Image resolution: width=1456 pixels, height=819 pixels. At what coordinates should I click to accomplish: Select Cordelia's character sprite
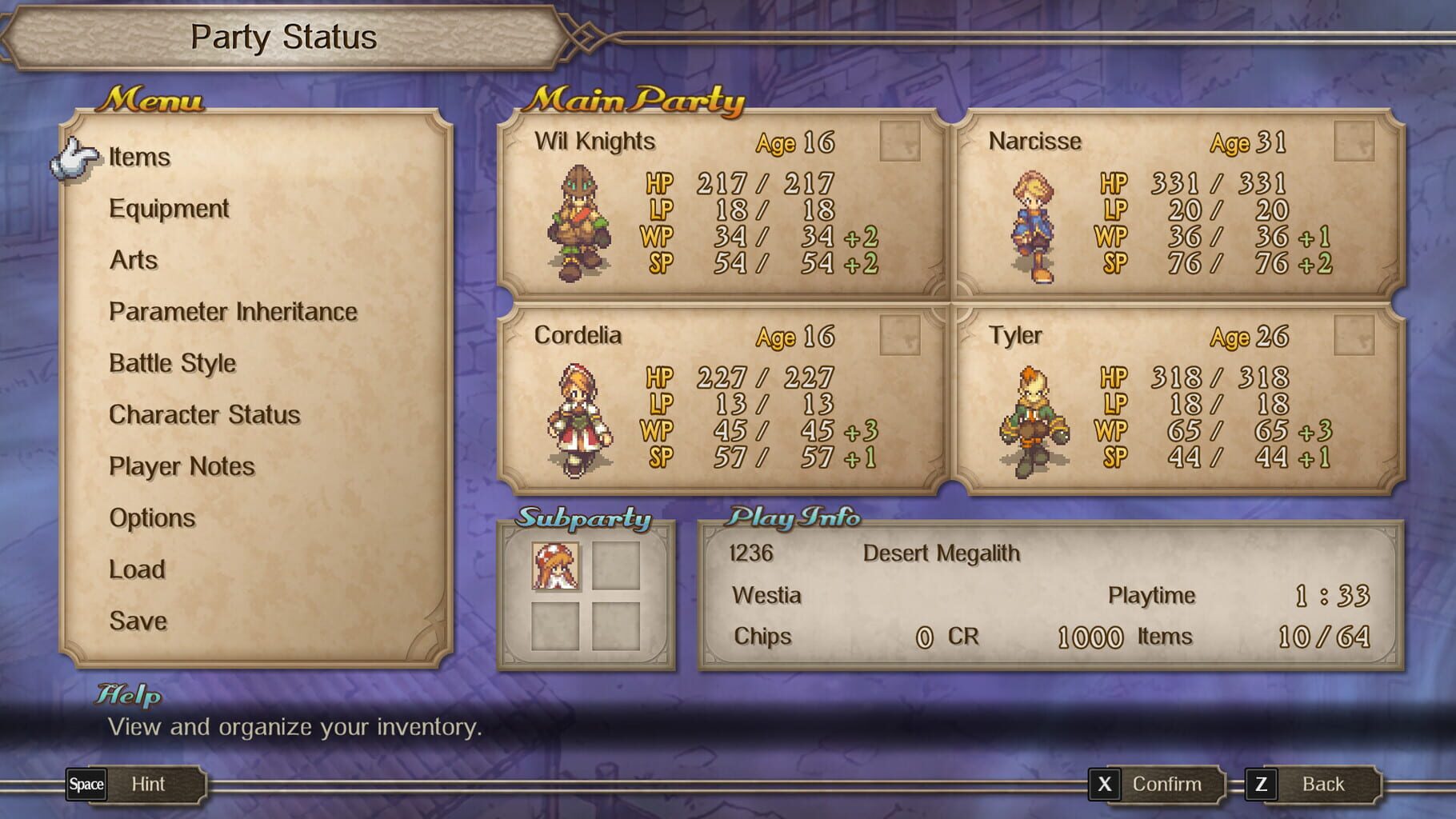581,420
